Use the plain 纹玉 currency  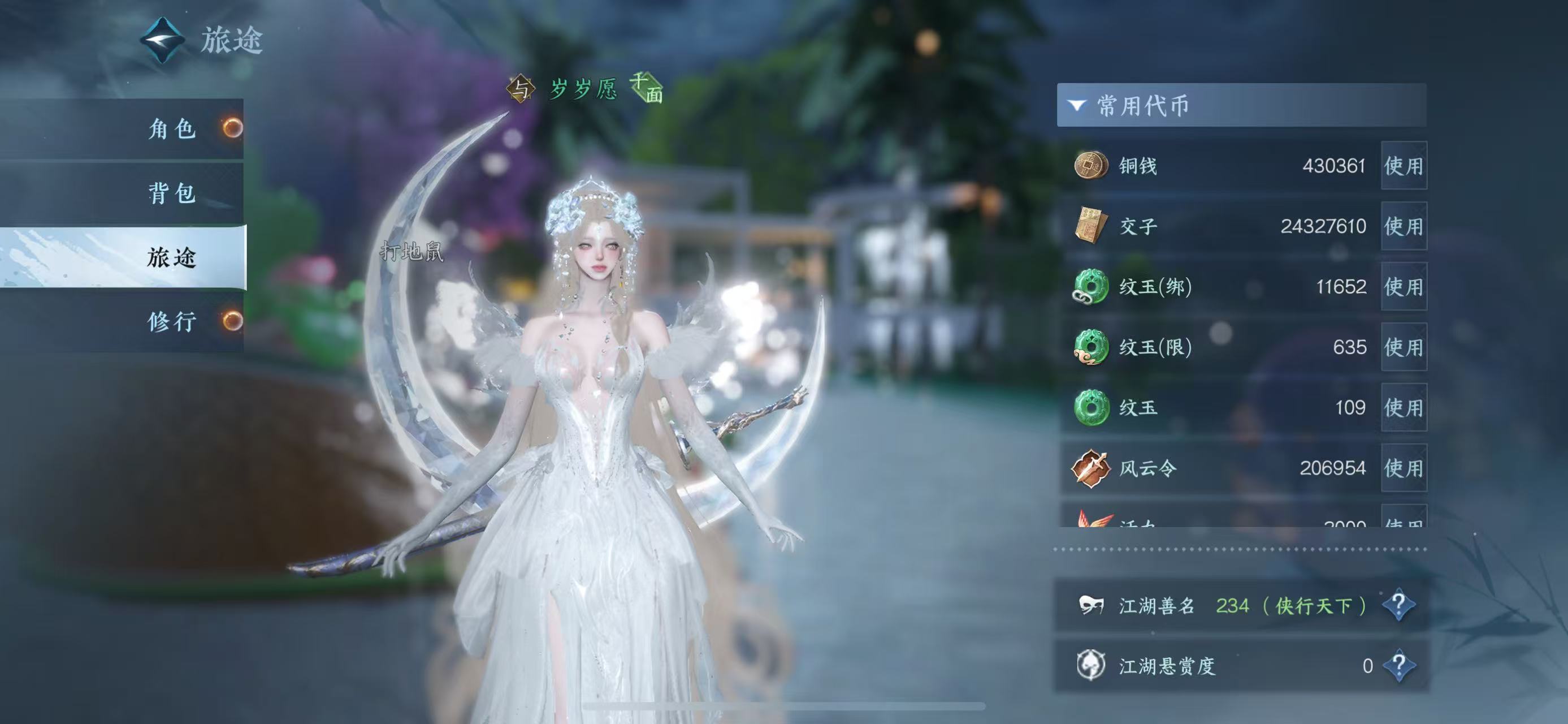(1403, 407)
